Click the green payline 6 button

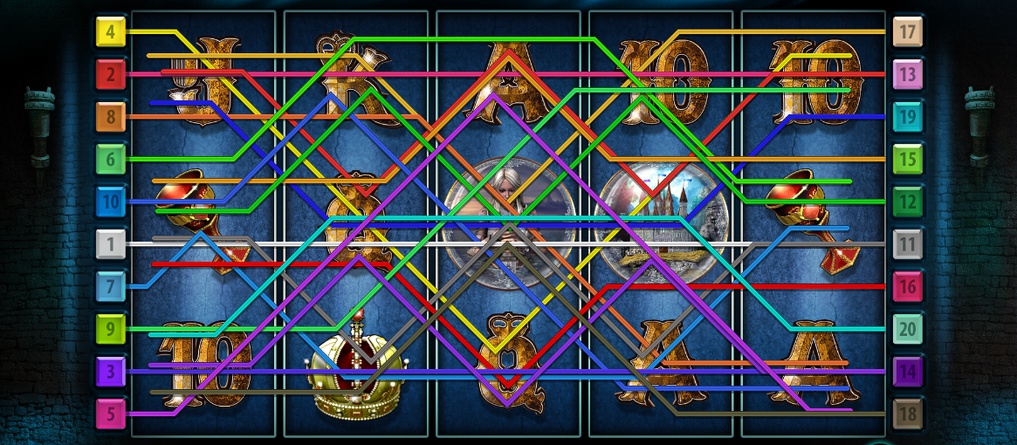coord(110,158)
